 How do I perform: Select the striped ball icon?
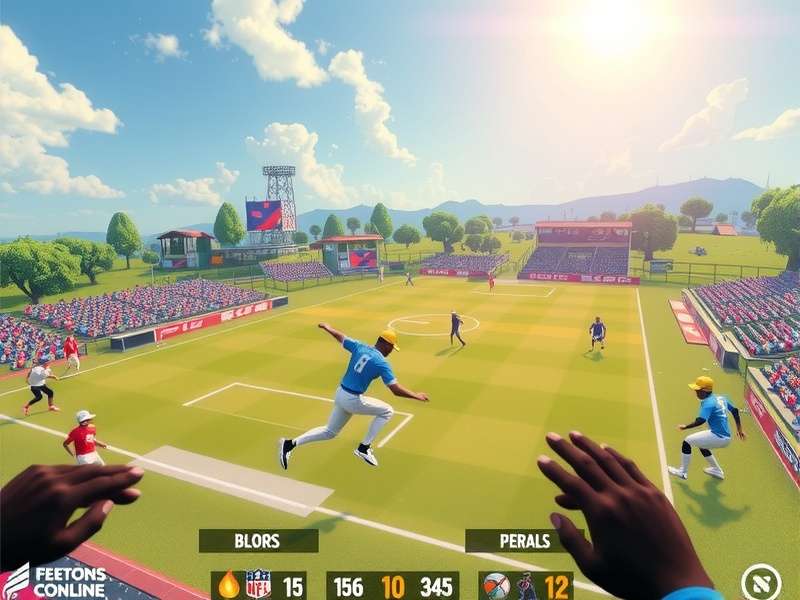coord(495,586)
